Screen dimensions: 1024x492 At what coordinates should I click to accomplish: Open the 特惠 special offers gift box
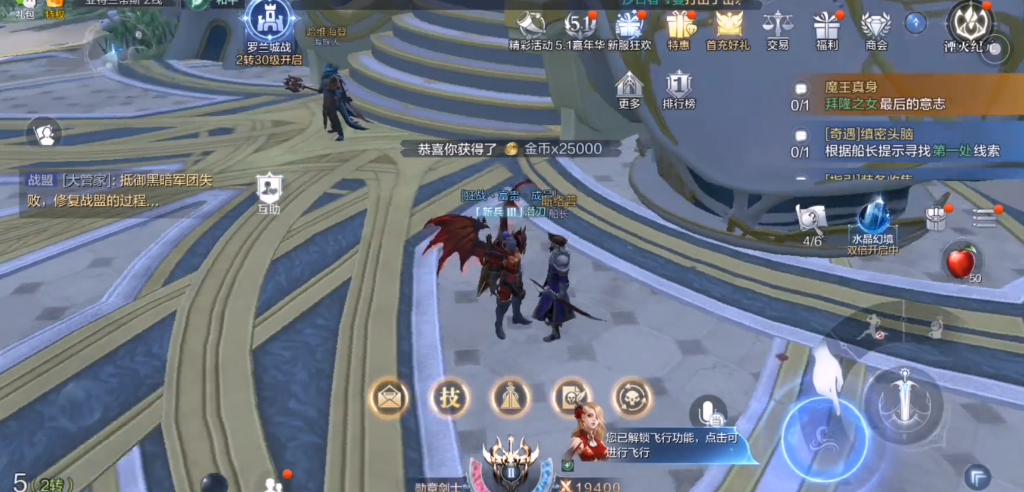(x=680, y=27)
